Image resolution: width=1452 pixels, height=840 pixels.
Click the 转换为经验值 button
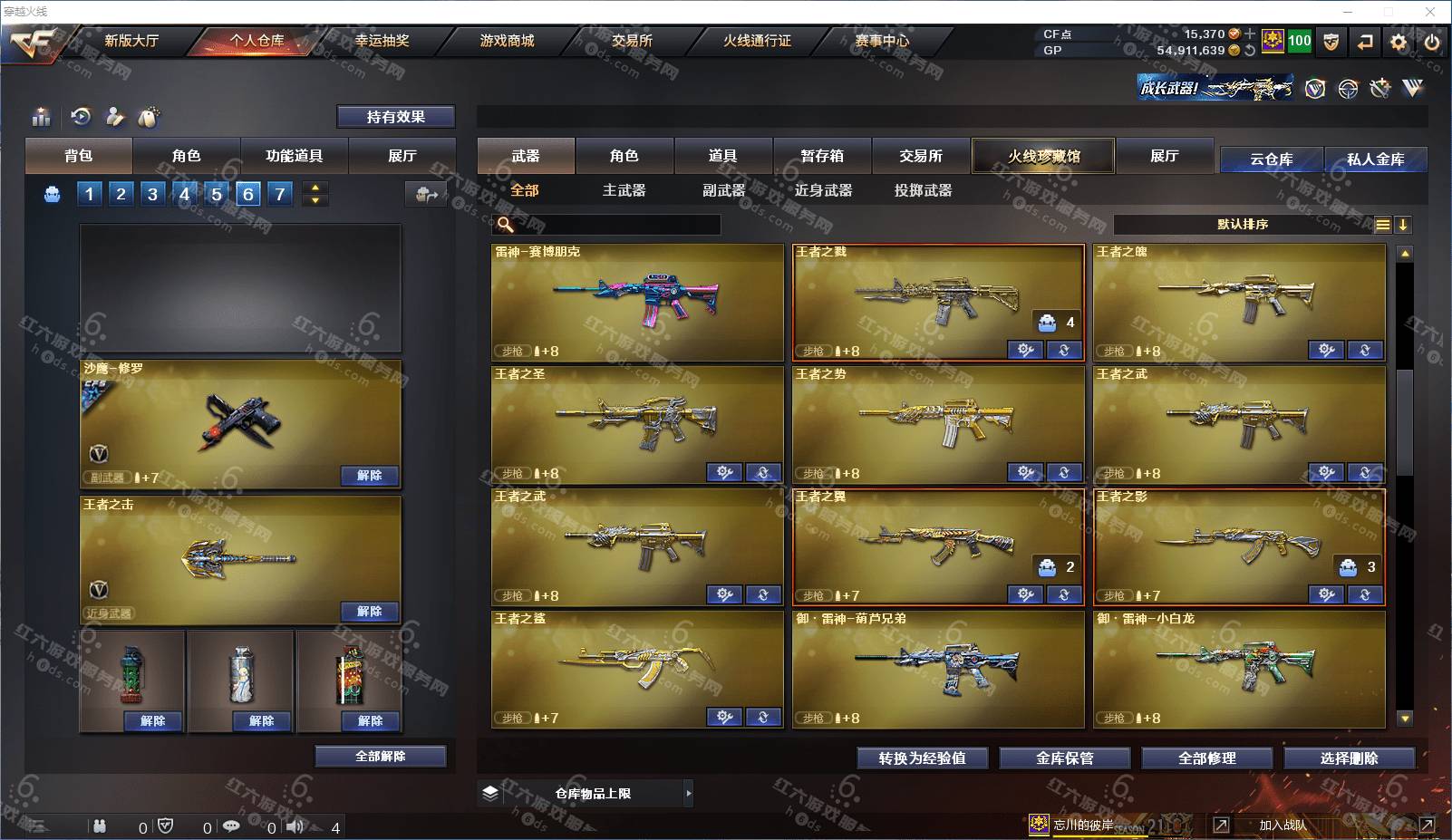click(x=922, y=758)
